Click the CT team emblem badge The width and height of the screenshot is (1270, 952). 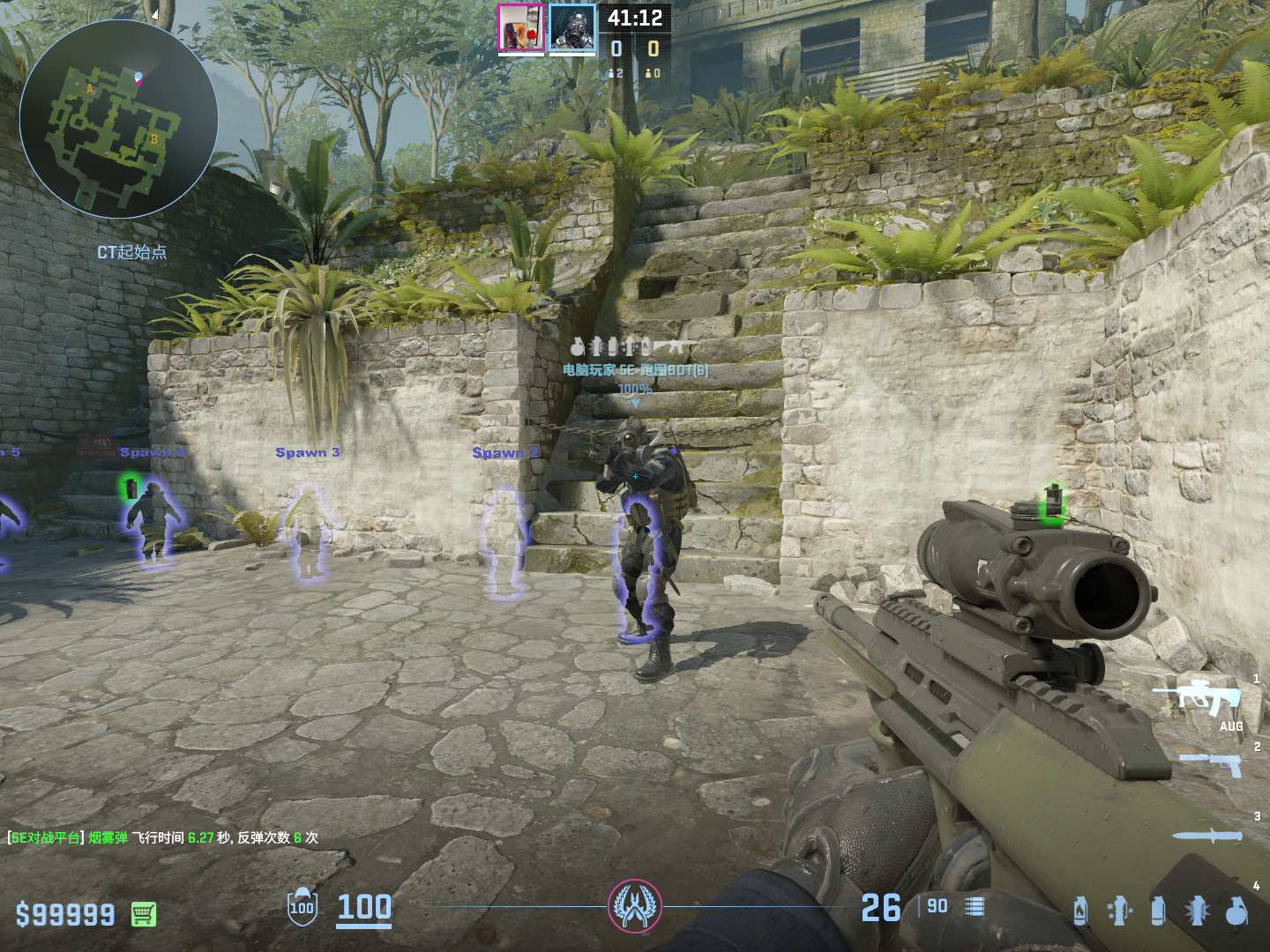(634, 906)
